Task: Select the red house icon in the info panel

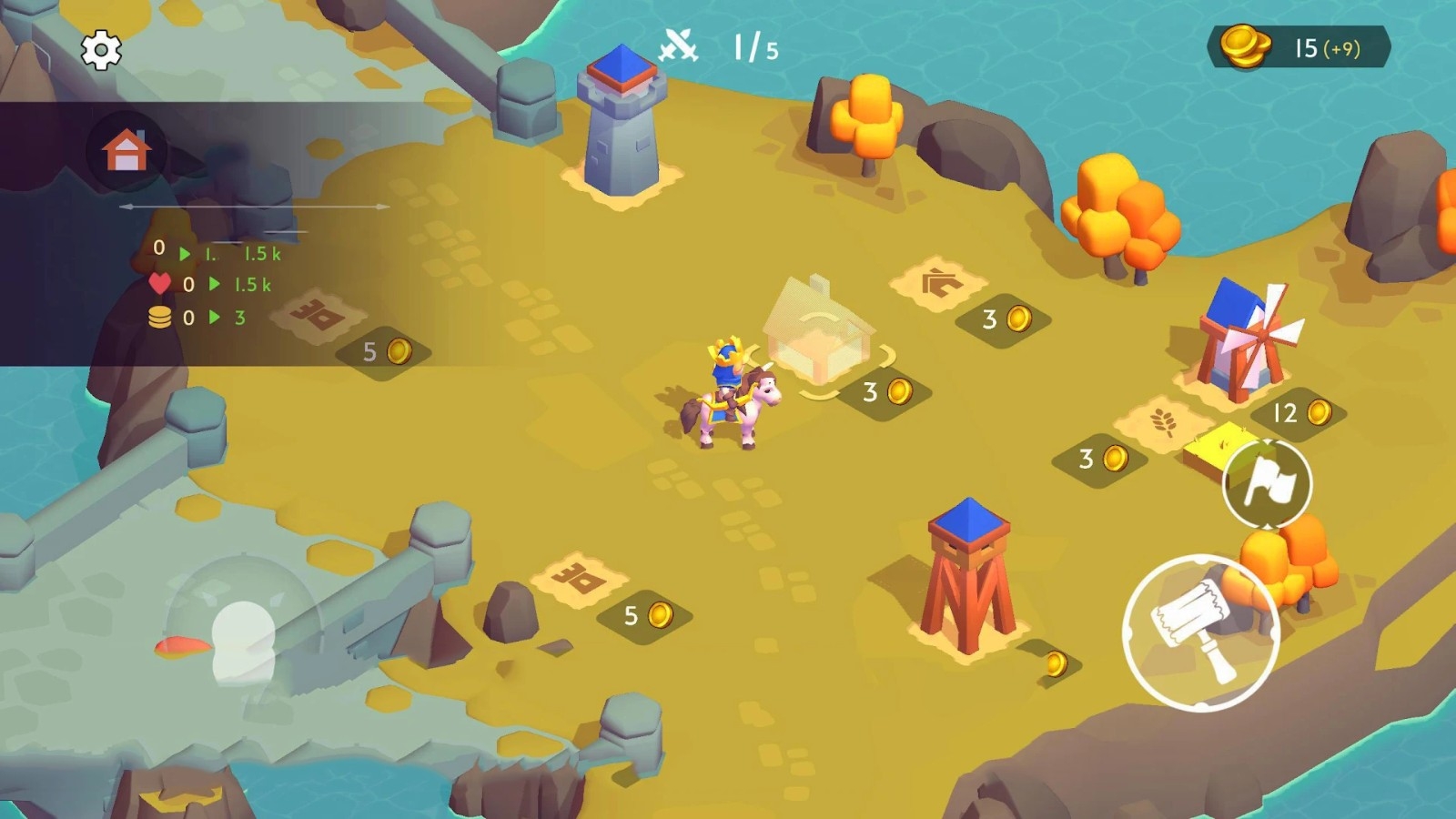Action: click(126, 150)
